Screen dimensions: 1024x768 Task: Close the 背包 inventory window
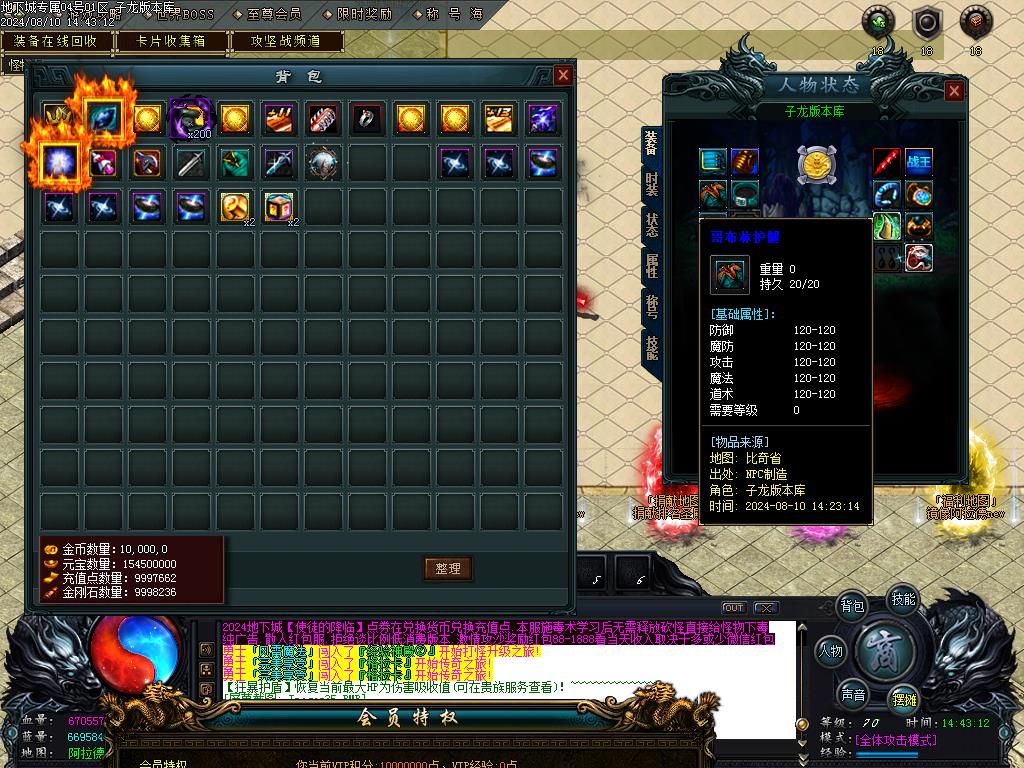point(563,76)
